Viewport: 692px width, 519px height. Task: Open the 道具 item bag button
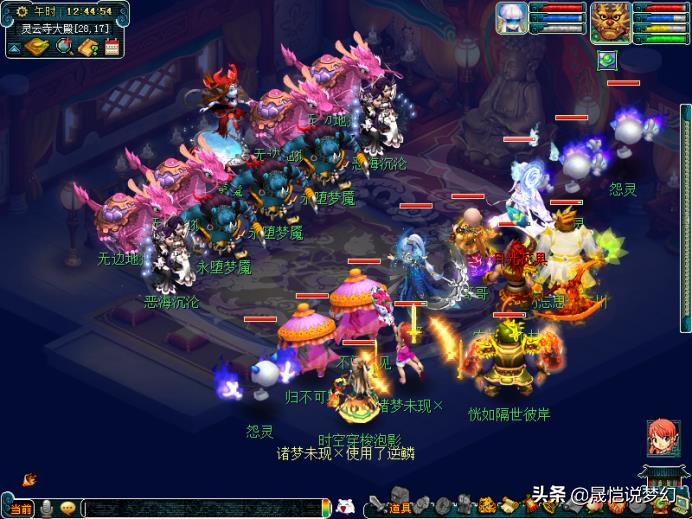[x=399, y=508]
